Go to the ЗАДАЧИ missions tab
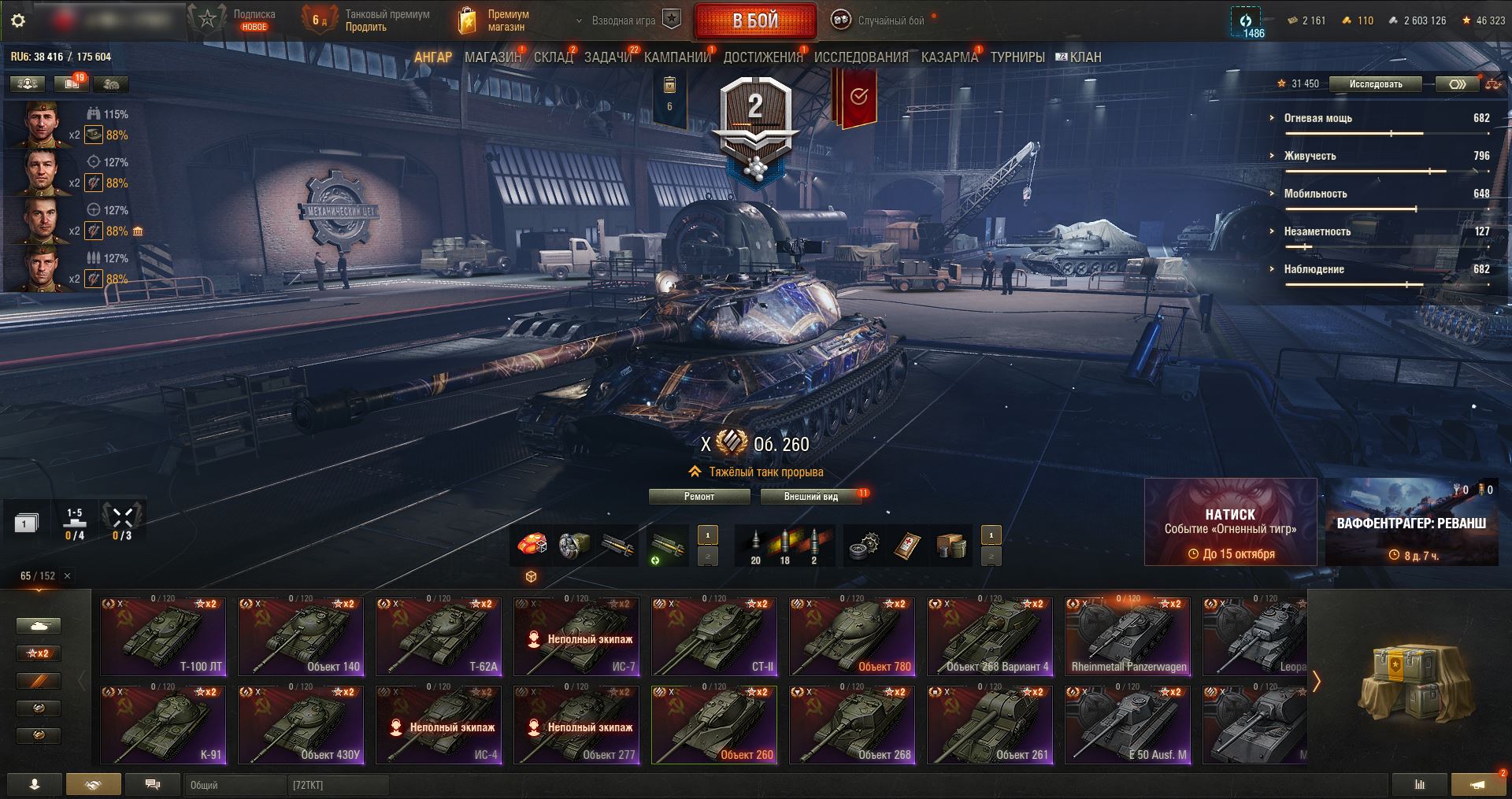This screenshot has width=1512, height=799. coord(608,57)
